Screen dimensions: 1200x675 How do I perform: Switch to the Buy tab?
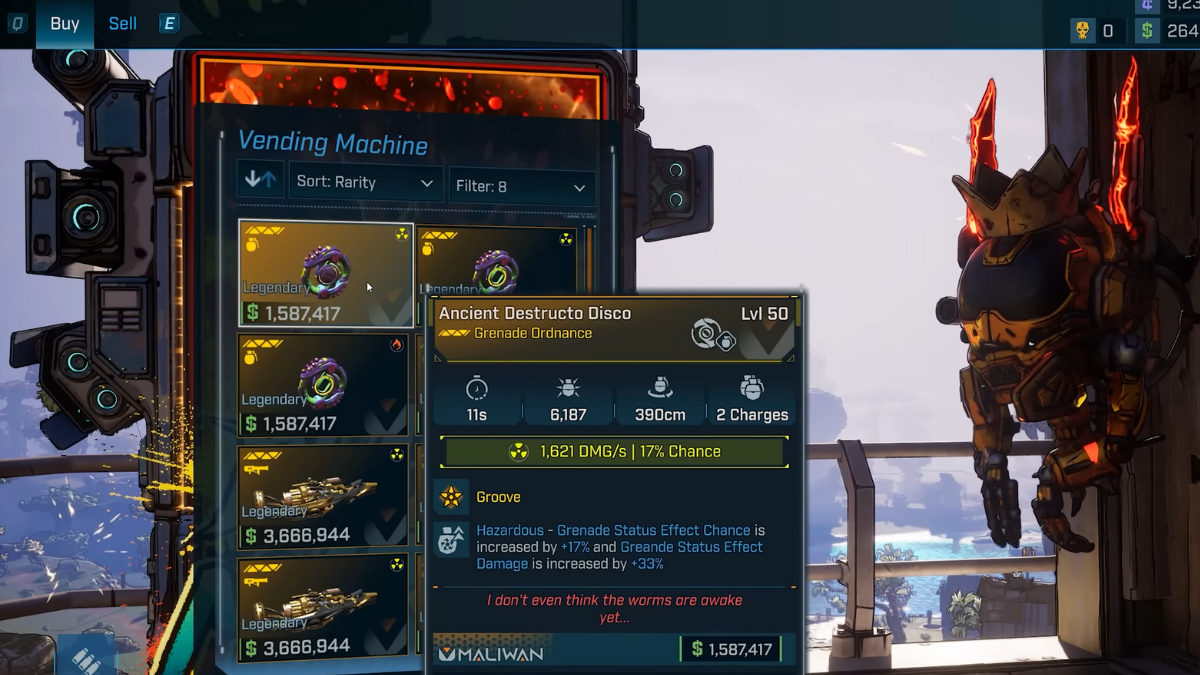(x=65, y=24)
